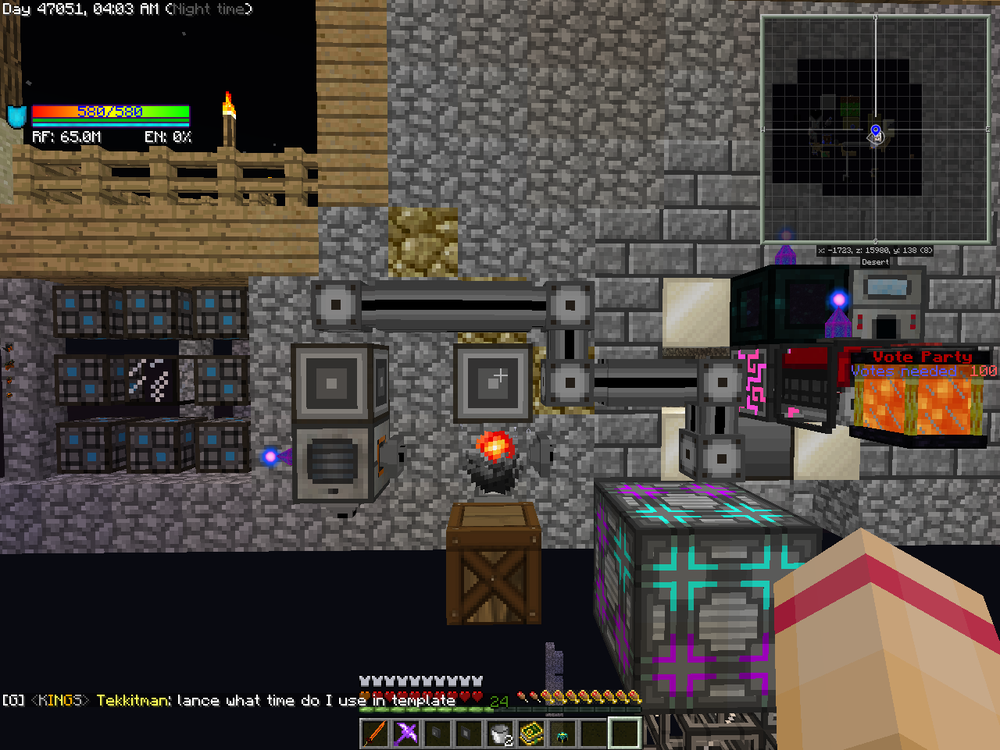Select the green book hotbar slot
The height and width of the screenshot is (750, 1000).
pos(532,734)
